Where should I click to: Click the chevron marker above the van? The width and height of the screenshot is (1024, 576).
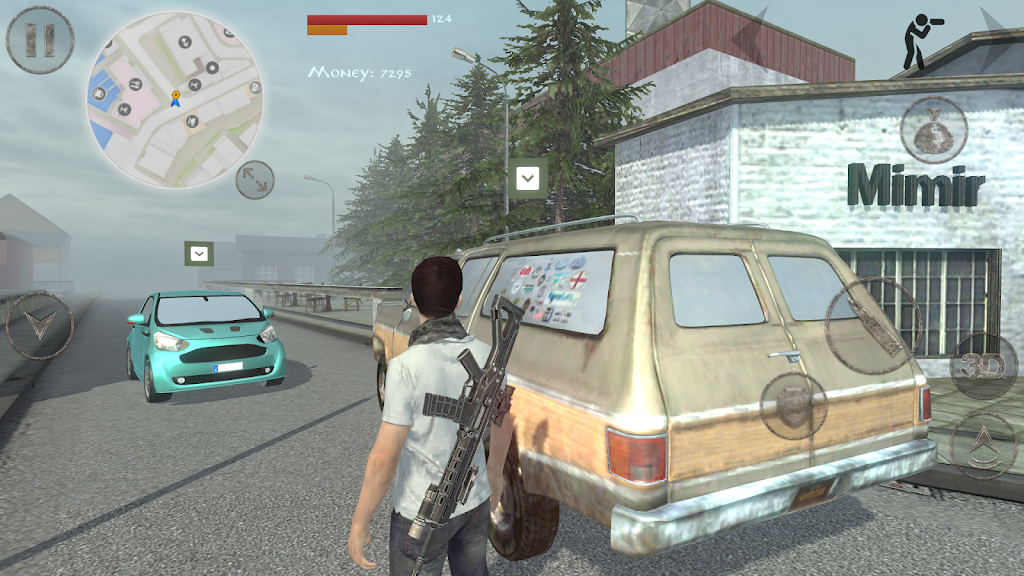527,179
